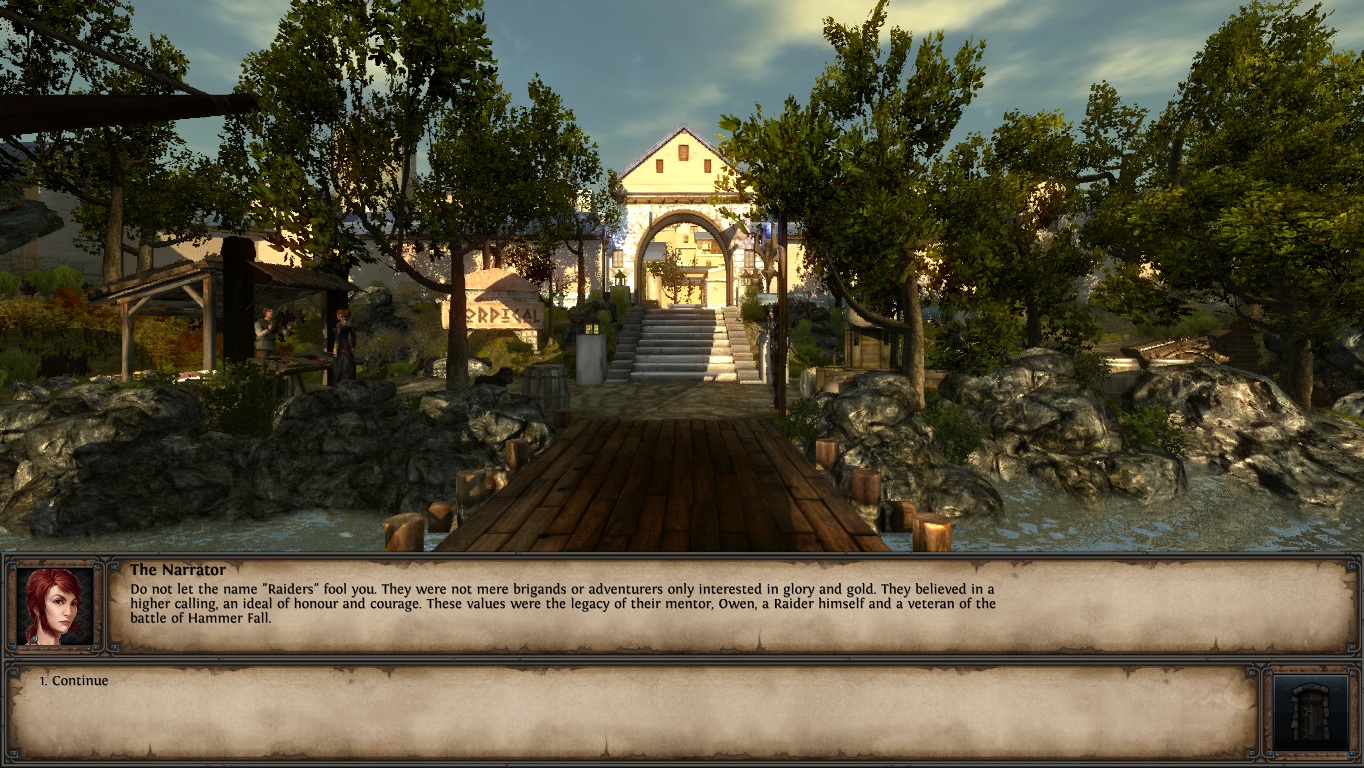Screen dimensions: 1364x768
Task: Click the door icon to exit dialogue
Action: coord(1310,712)
